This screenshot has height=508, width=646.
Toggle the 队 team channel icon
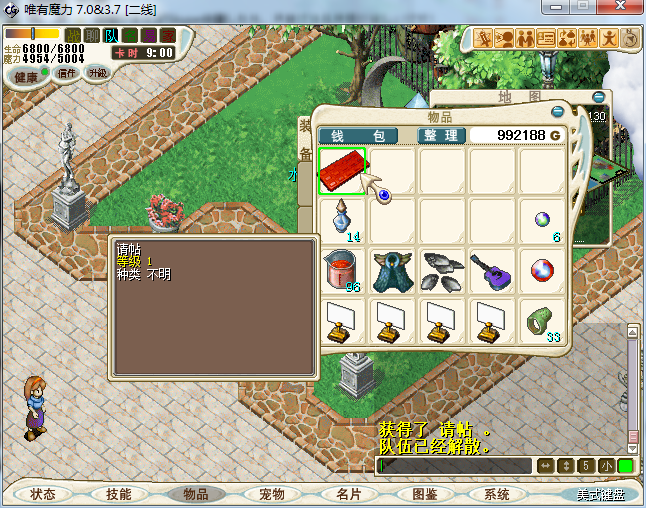pos(112,36)
